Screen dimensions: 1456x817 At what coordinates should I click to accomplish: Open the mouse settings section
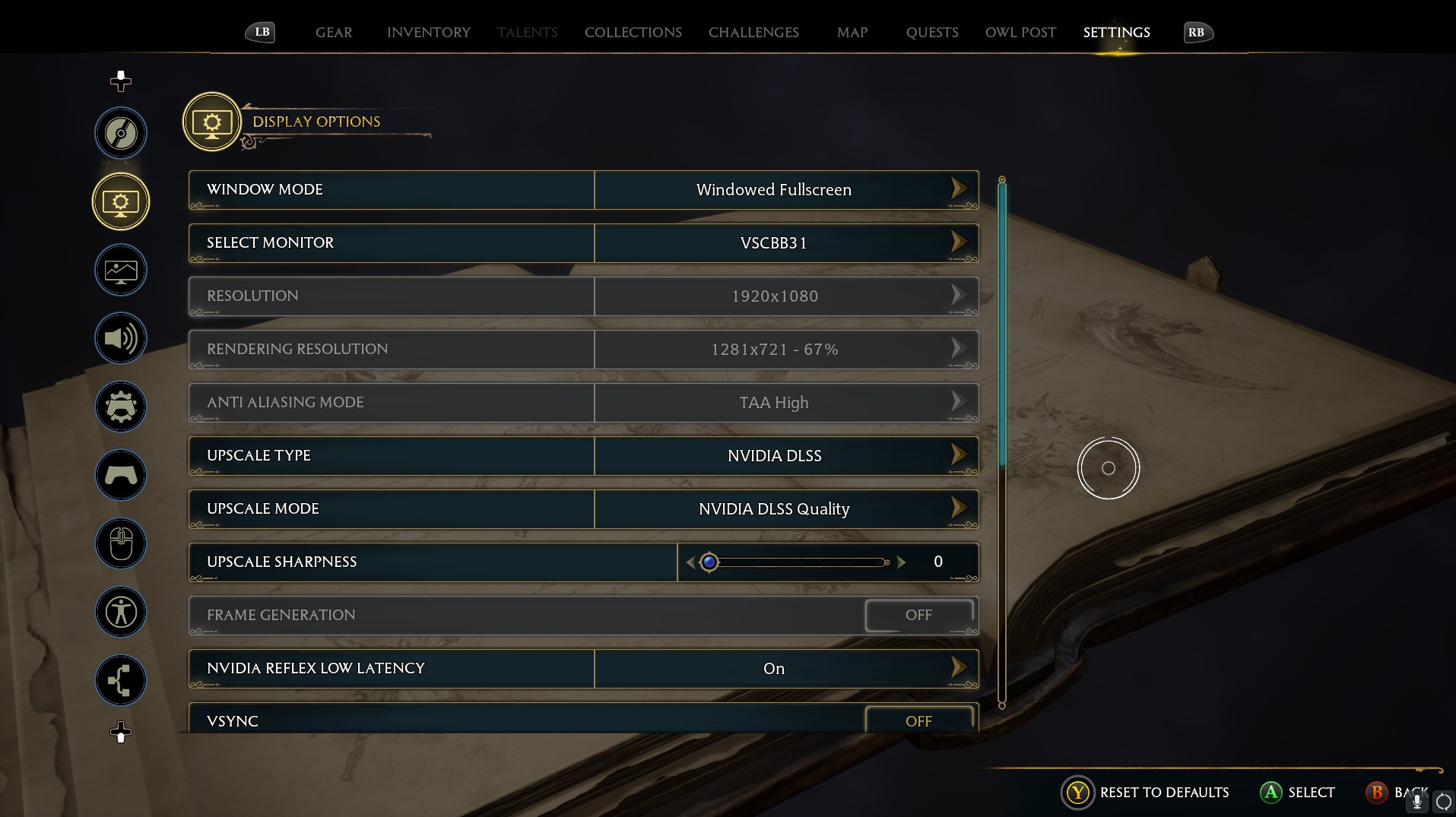point(121,543)
